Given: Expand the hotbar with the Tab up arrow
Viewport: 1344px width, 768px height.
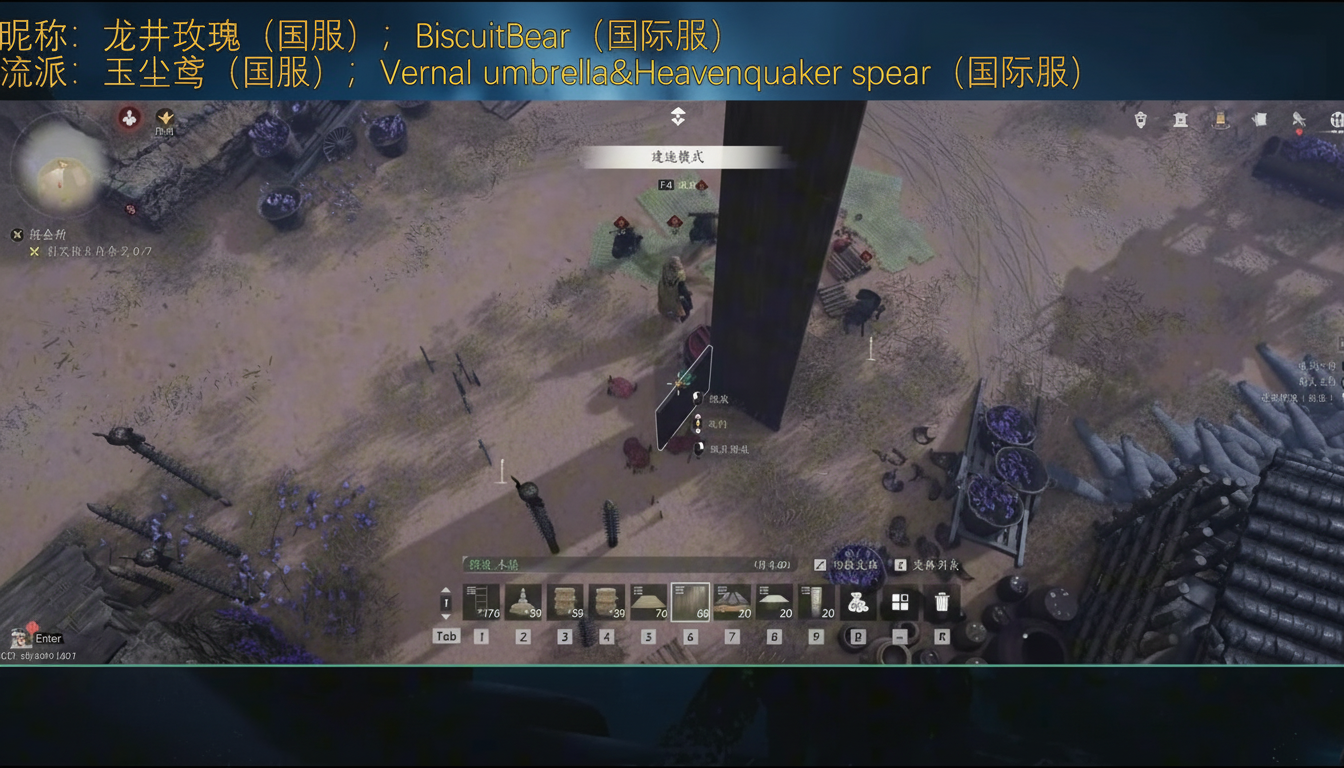Looking at the screenshot, I should click(x=445, y=590).
